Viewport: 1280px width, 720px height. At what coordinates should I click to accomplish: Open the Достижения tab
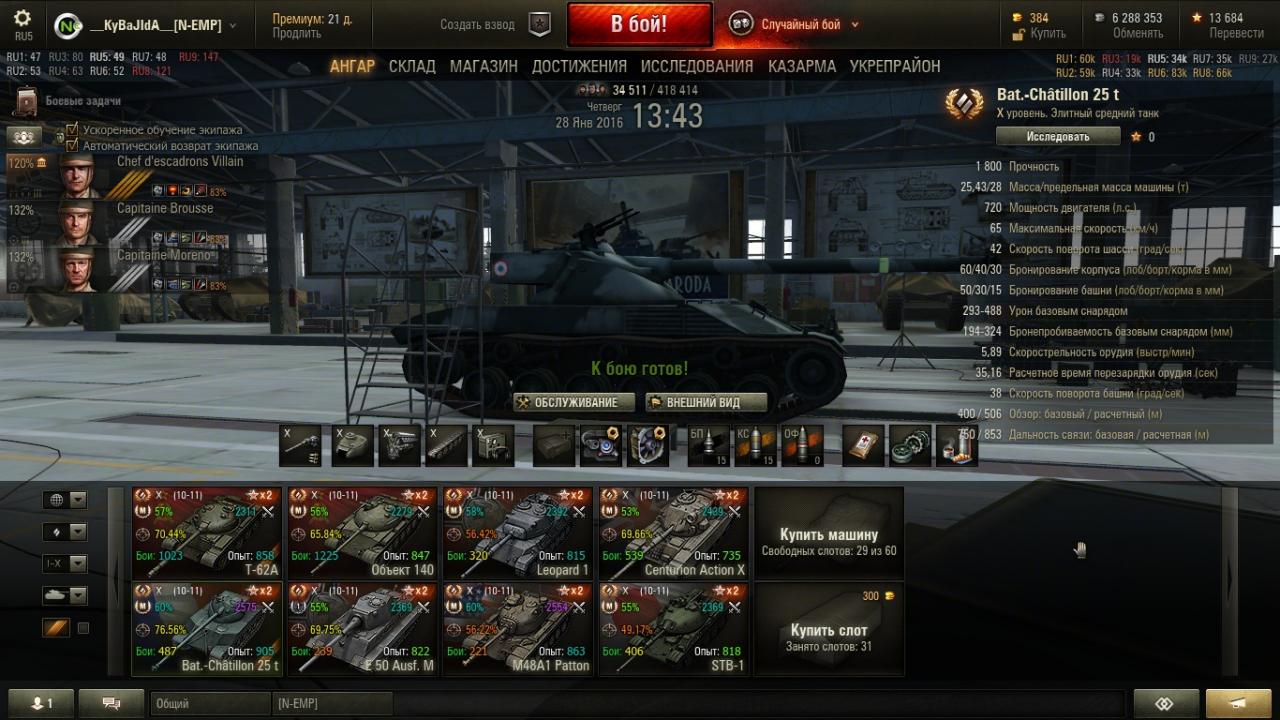579,66
